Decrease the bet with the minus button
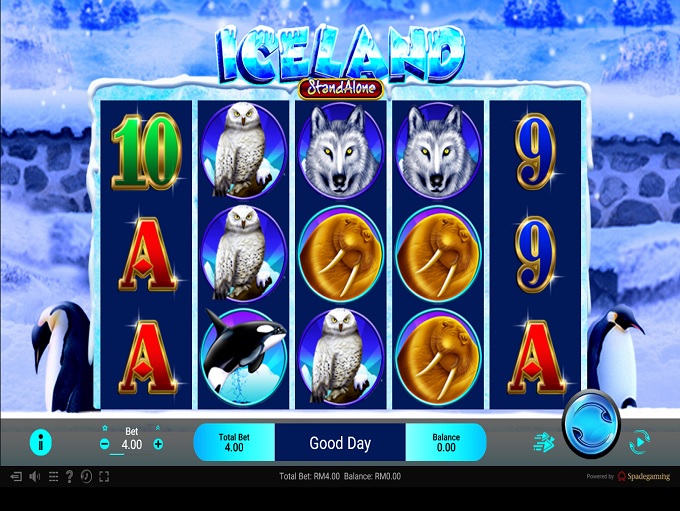 (x=105, y=444)
